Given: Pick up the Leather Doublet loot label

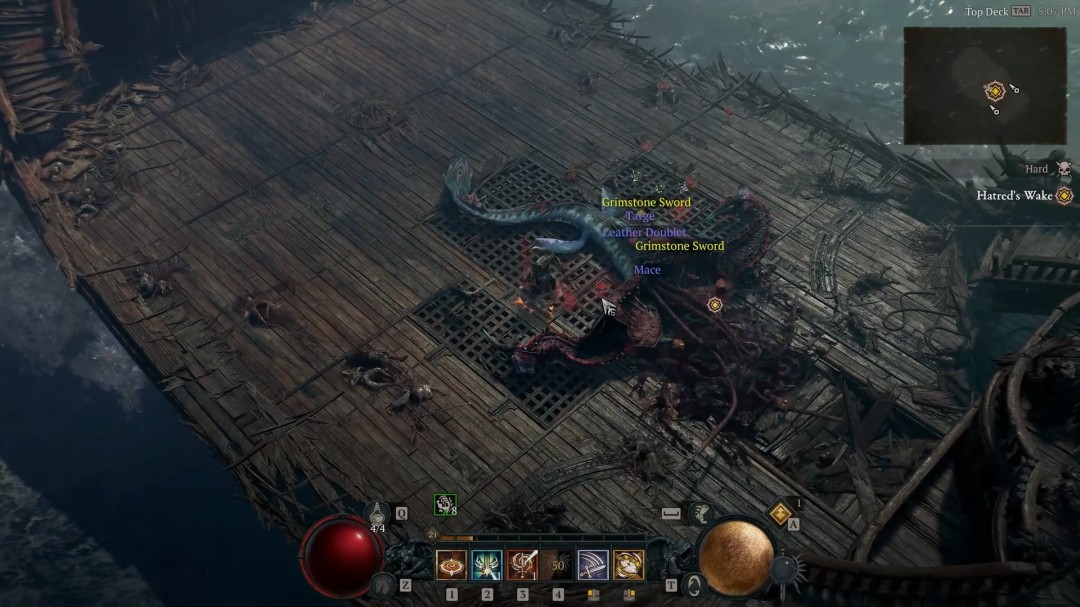Looking at the screenshot, I should click(644, 232).
